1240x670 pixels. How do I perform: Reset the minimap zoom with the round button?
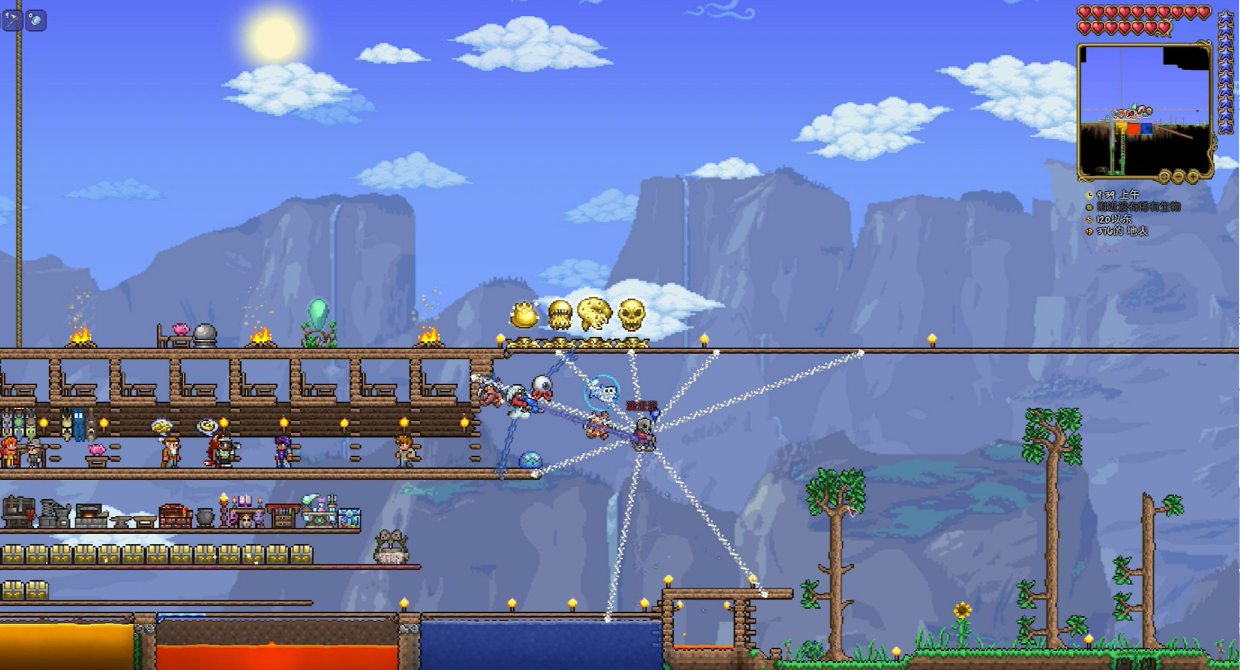(1164, 177)
